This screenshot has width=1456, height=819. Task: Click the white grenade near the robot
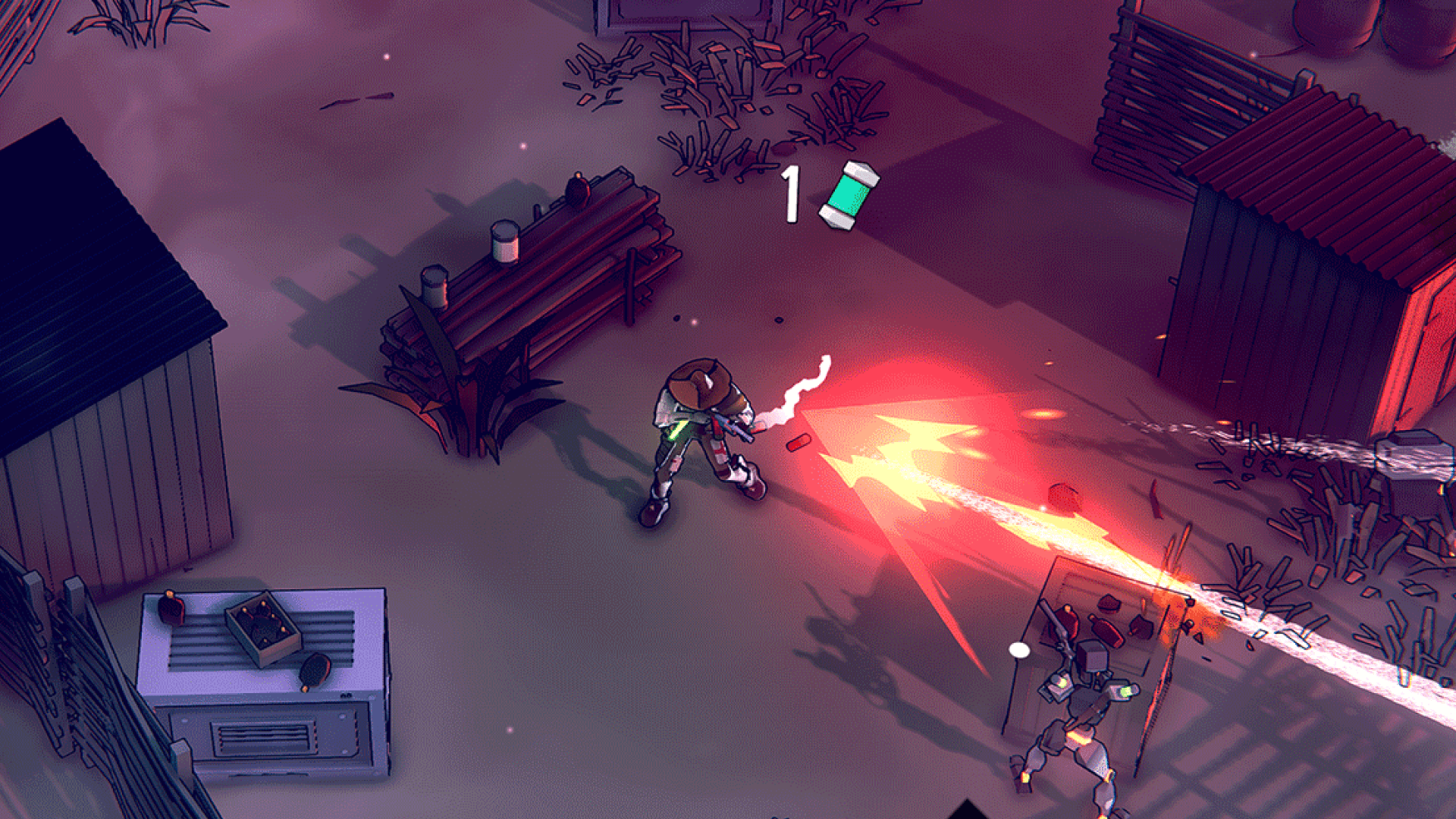[1019, 651]
